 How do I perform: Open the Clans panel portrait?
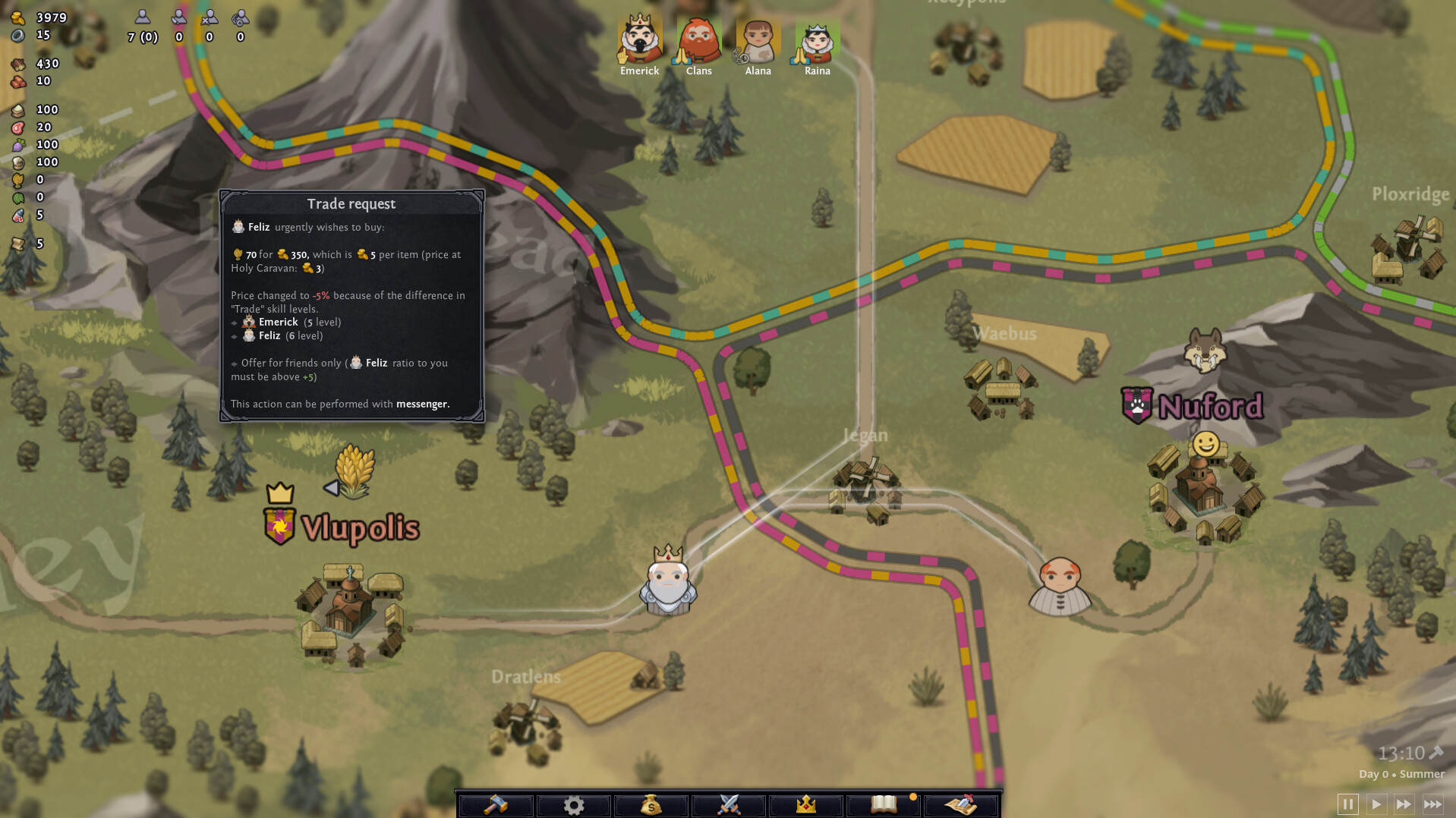pyautogui.click(x=698, y=36)
